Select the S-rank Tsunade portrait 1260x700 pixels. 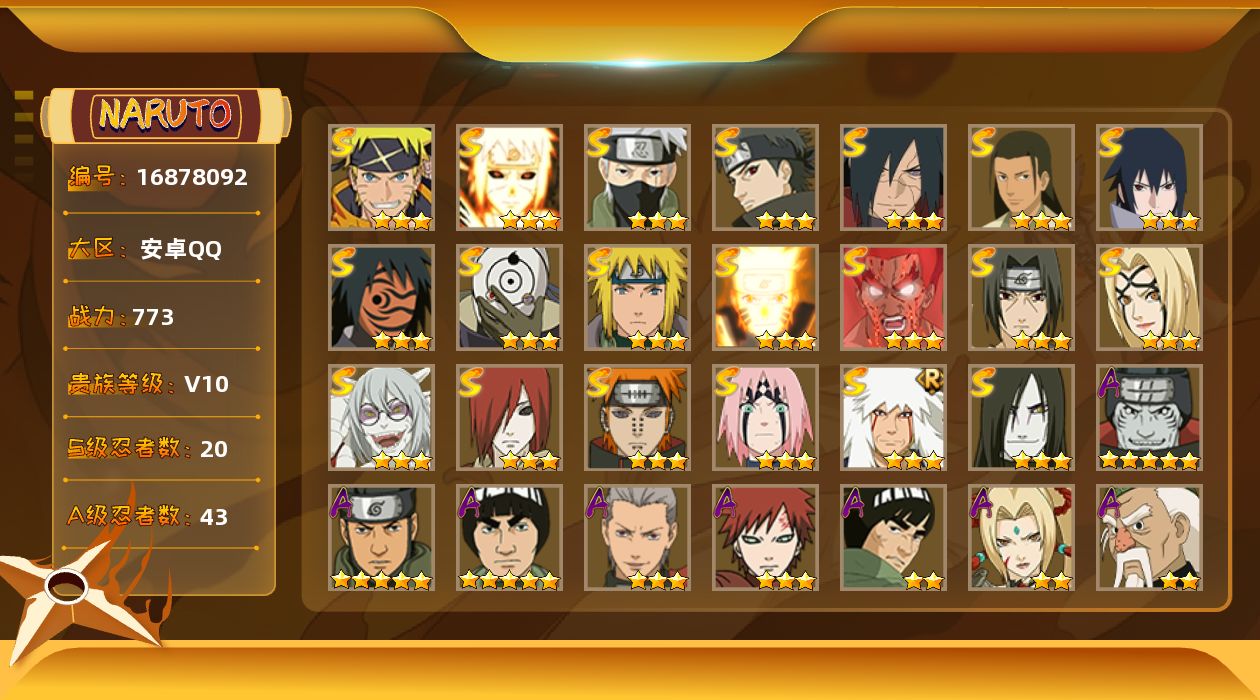tap(1149, 298)
